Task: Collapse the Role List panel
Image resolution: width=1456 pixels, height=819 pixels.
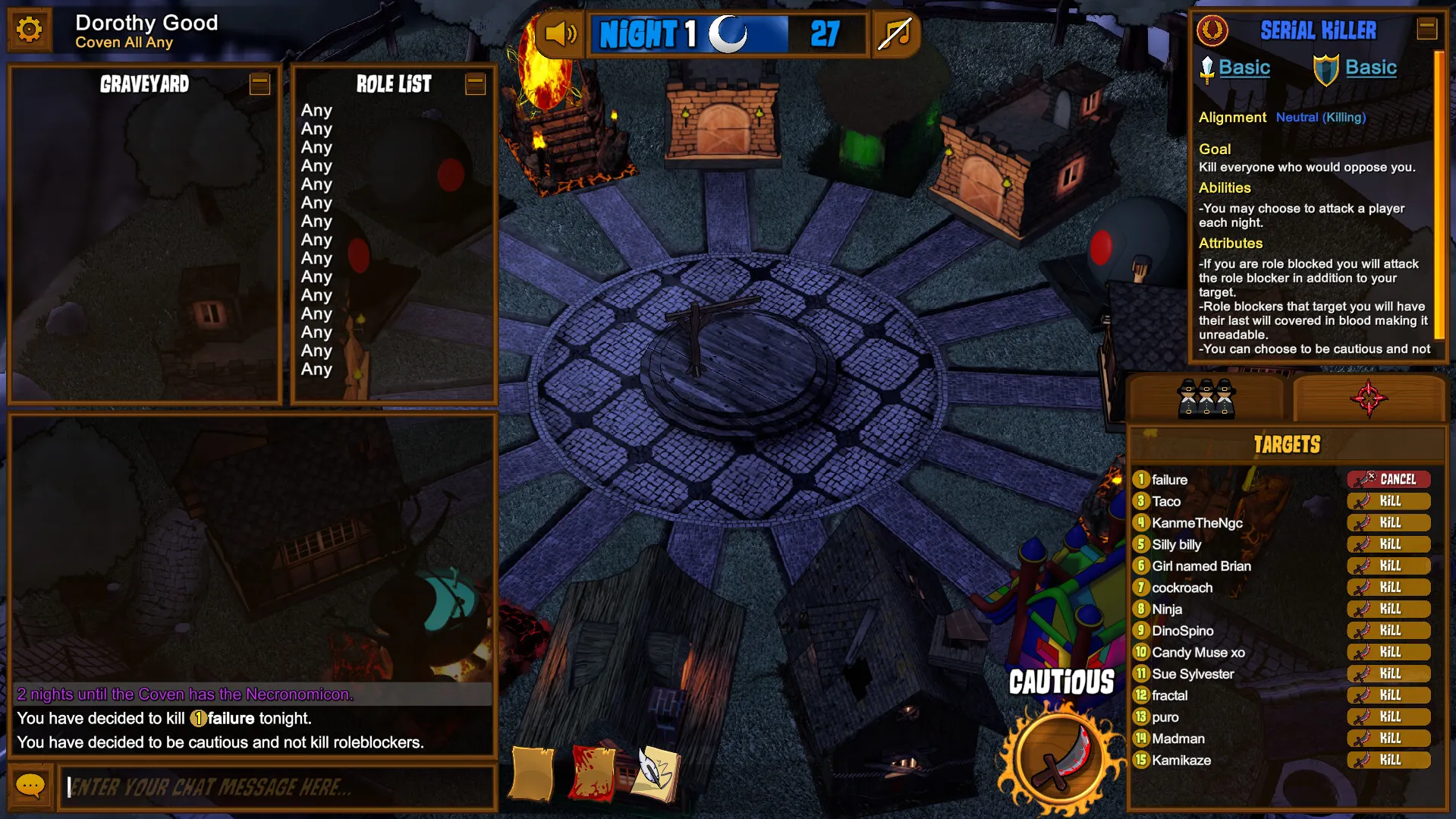Action: tap(475, 85)
